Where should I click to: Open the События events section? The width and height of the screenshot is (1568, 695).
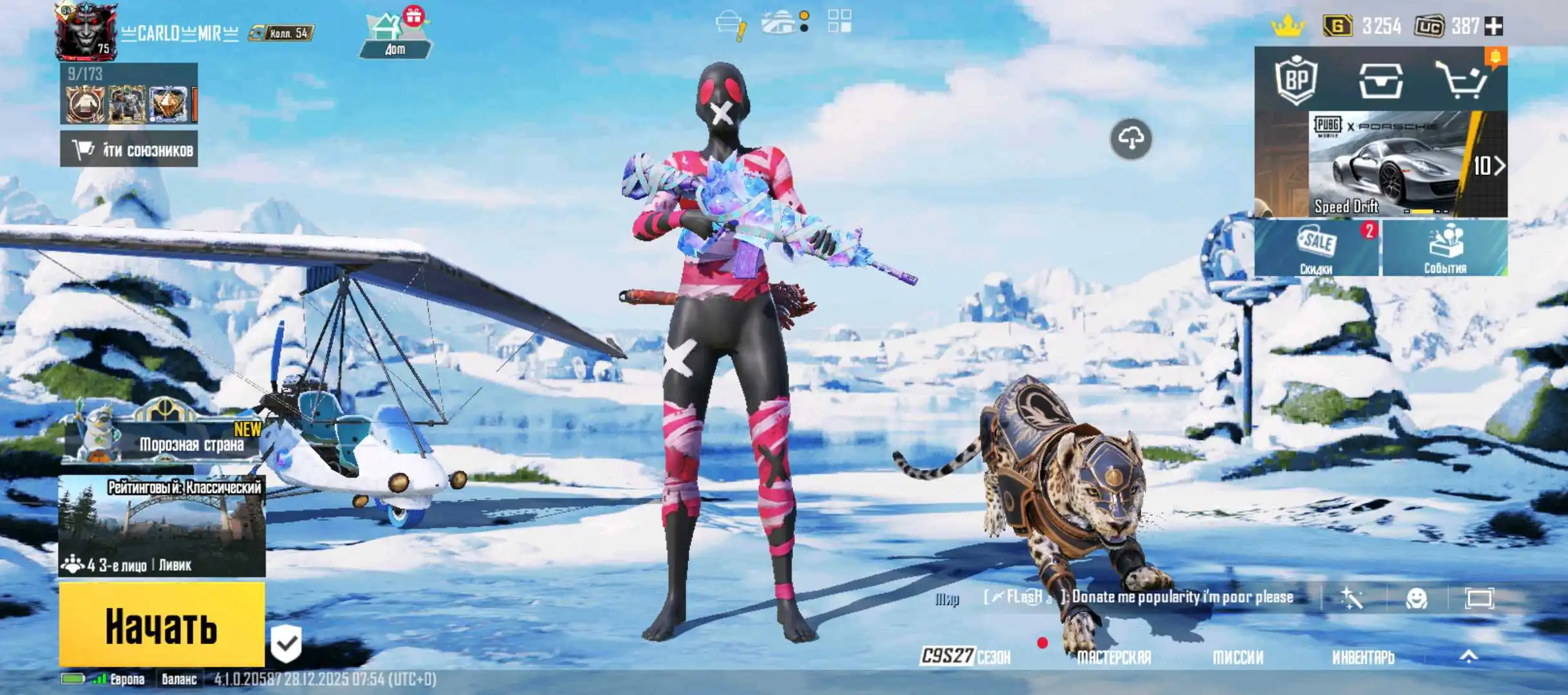pyautogui.click(x=1445, y=248)
